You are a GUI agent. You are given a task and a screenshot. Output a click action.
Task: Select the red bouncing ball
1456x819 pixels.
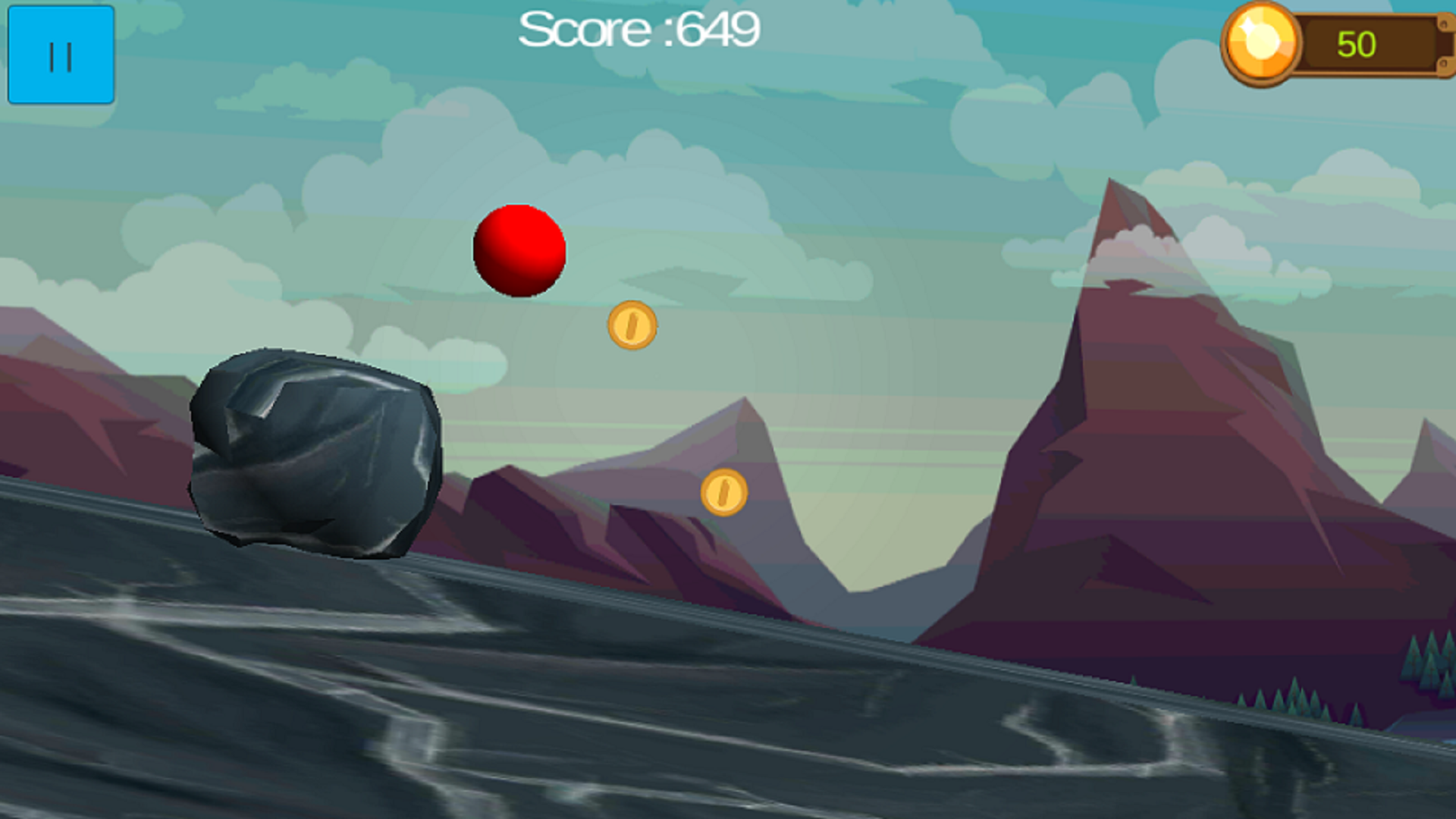[519, 250]
